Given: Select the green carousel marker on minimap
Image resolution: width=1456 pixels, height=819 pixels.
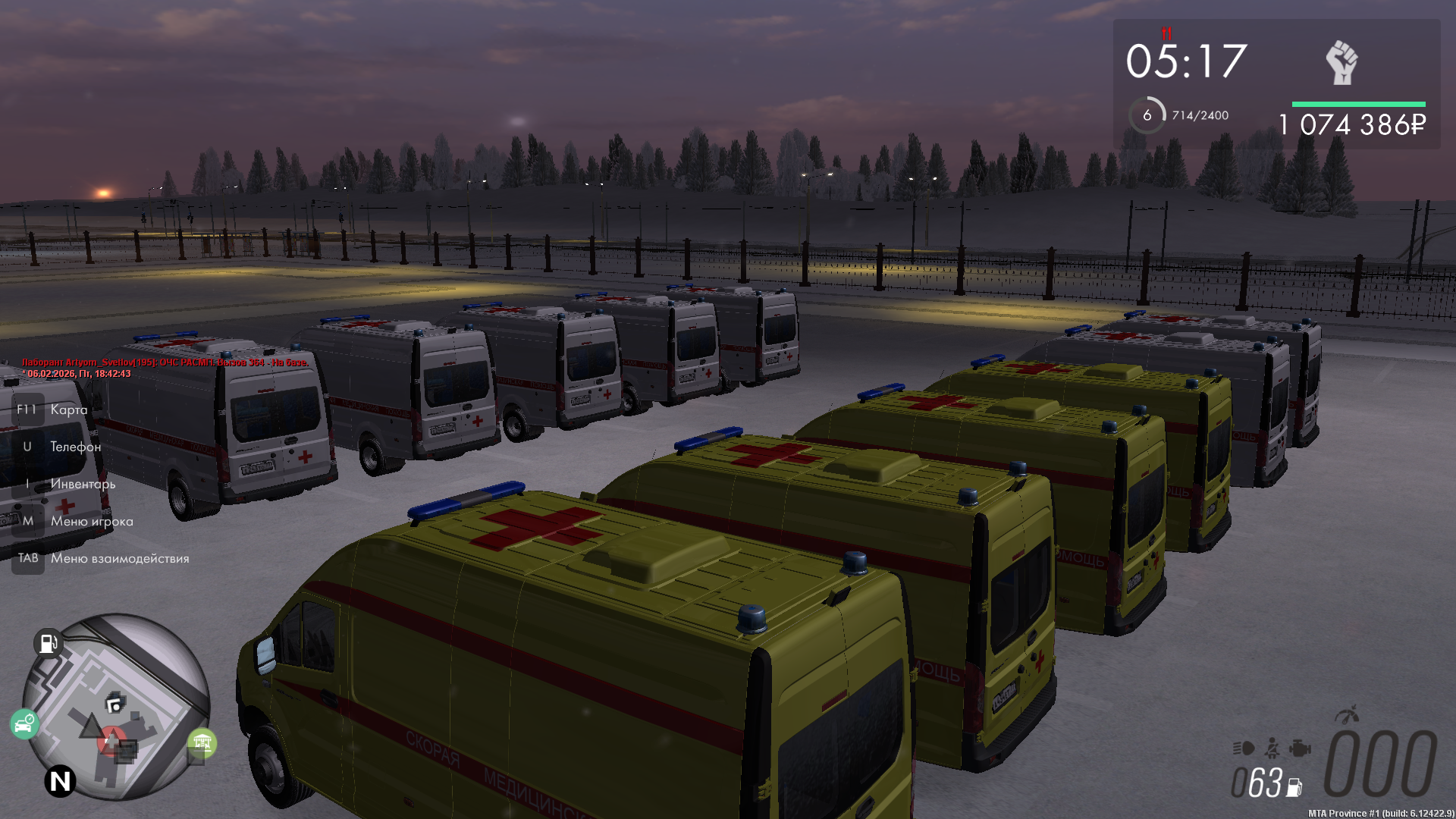Looking at the screenshot, I should click(x=202, y=742).
